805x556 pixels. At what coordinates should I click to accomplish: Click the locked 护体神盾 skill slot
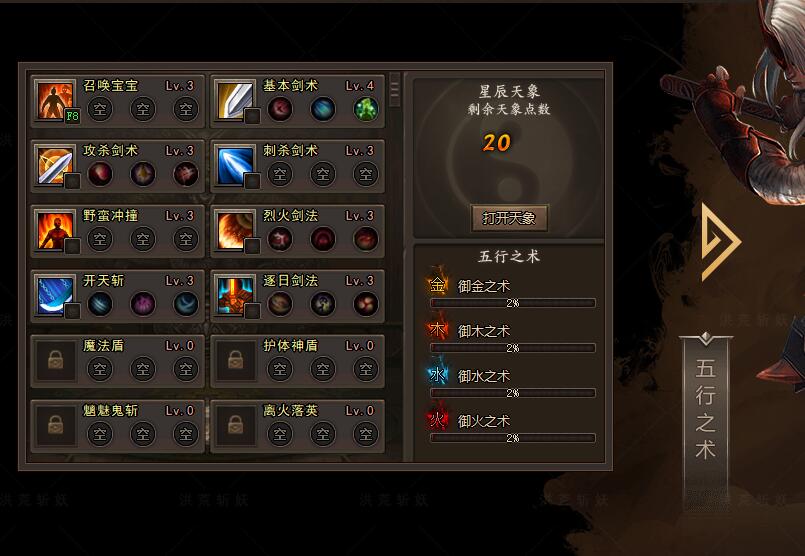click(236, 361)
